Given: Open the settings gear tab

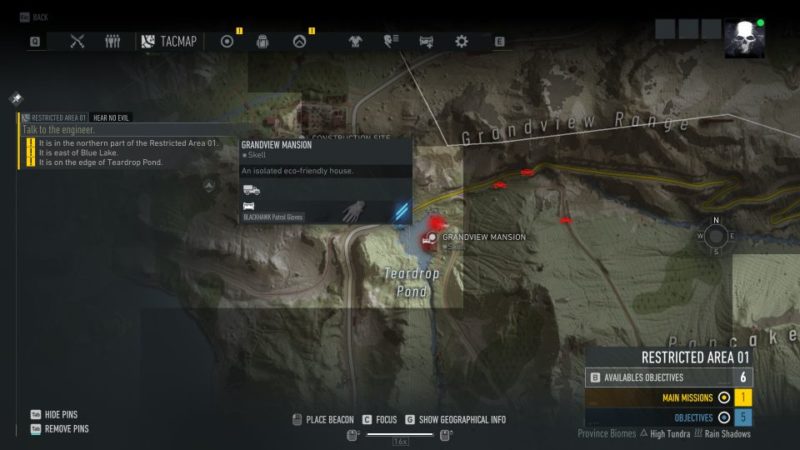Looking at the screenshot, I should pyautogui.click(x=461, y=41).
